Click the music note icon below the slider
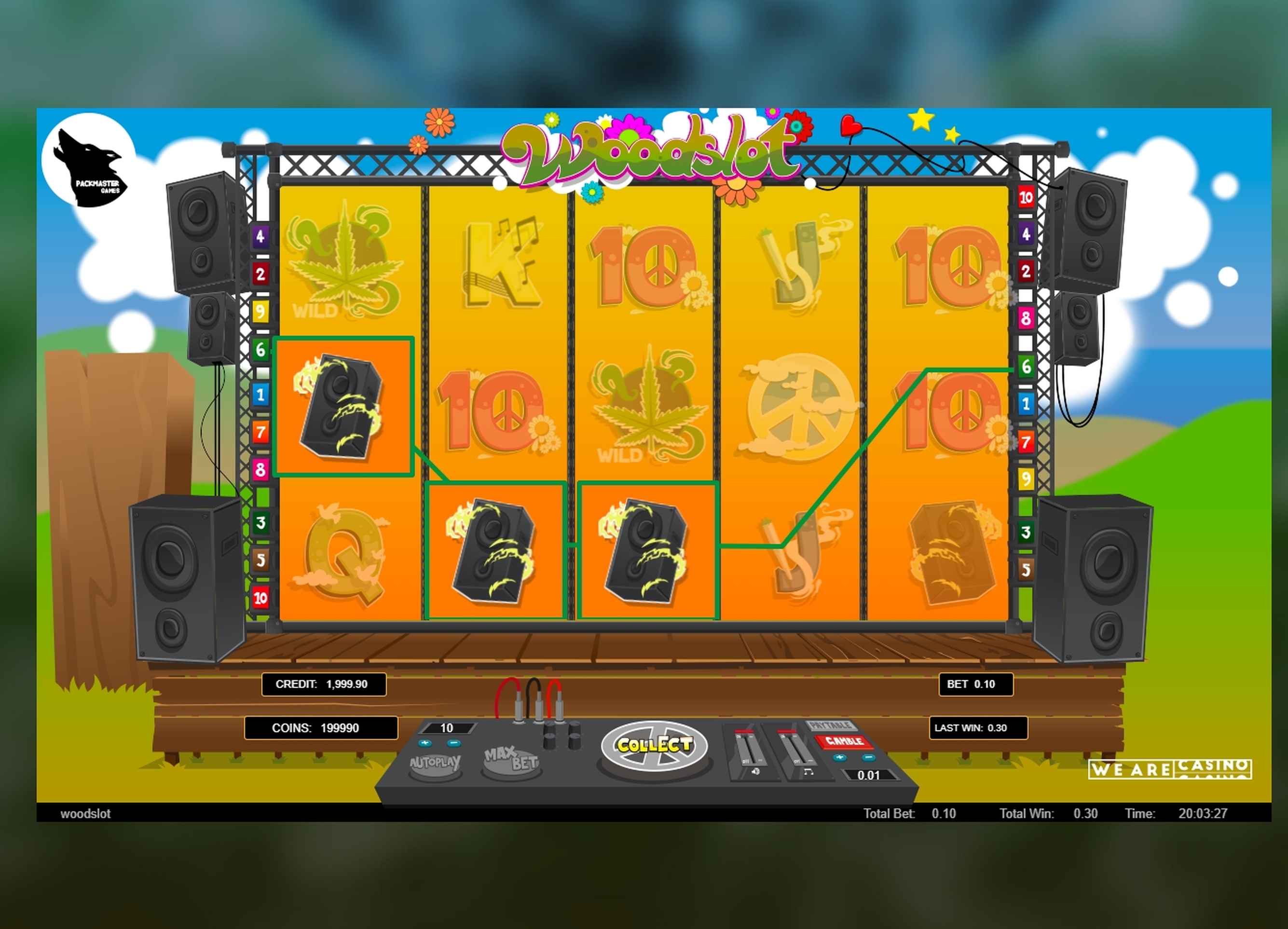 809,773
